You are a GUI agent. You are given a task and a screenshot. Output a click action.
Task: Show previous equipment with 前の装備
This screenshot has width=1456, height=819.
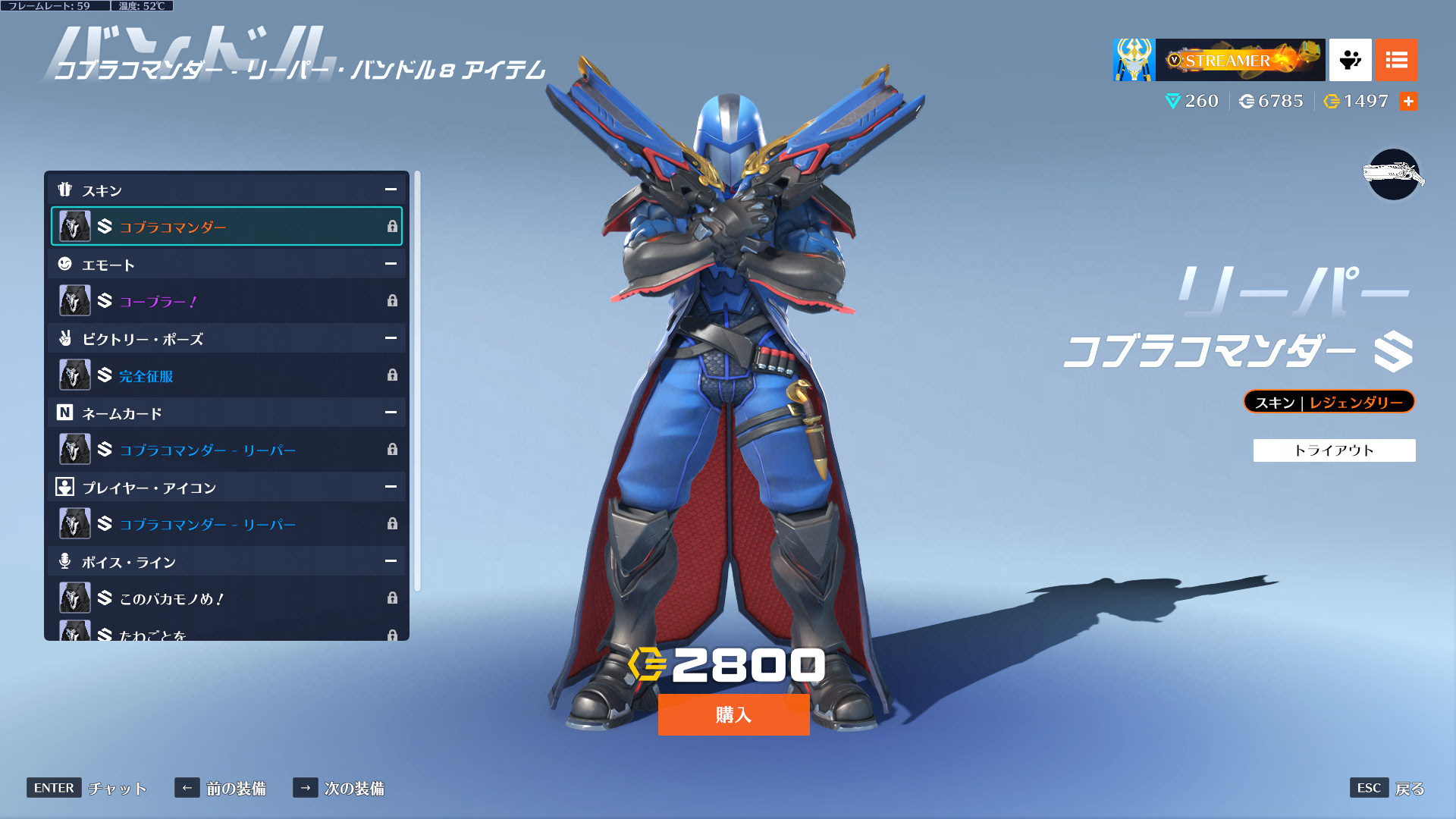[221, 788]
